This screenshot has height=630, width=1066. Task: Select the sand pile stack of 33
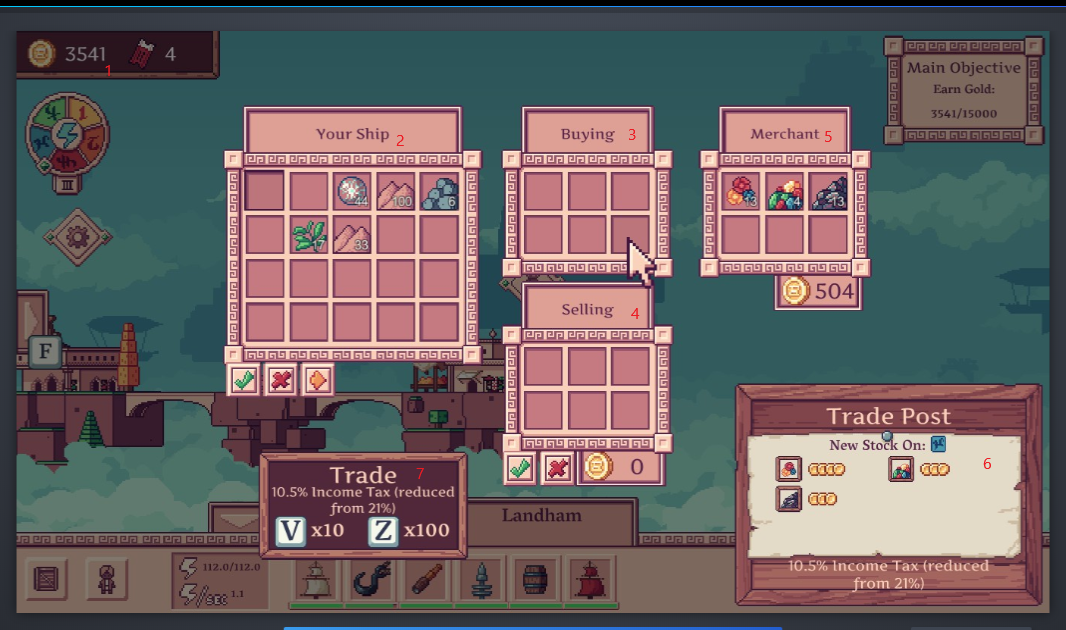click(x=353, y=236)
